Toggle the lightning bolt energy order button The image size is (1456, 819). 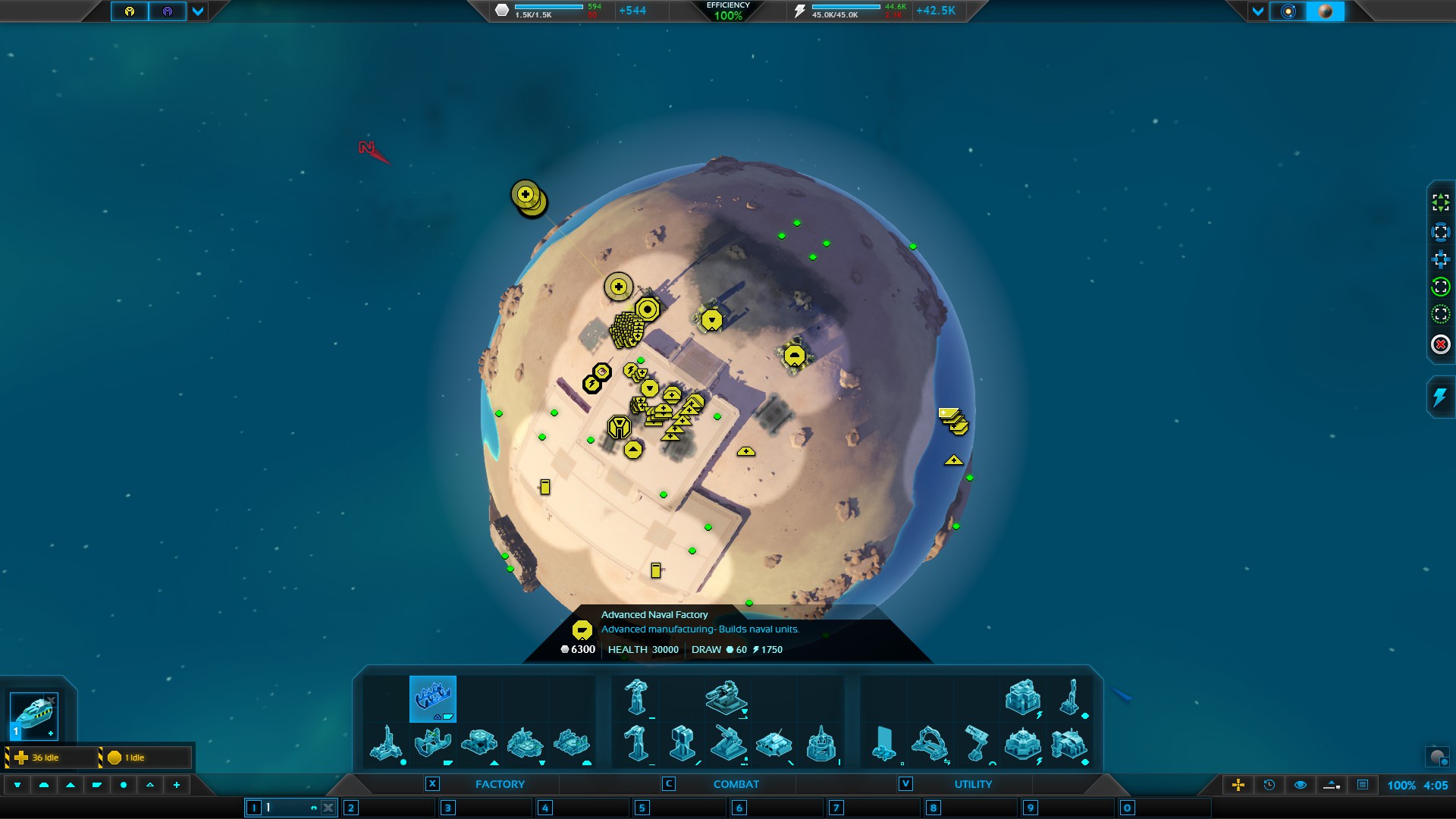(1439, 397)
